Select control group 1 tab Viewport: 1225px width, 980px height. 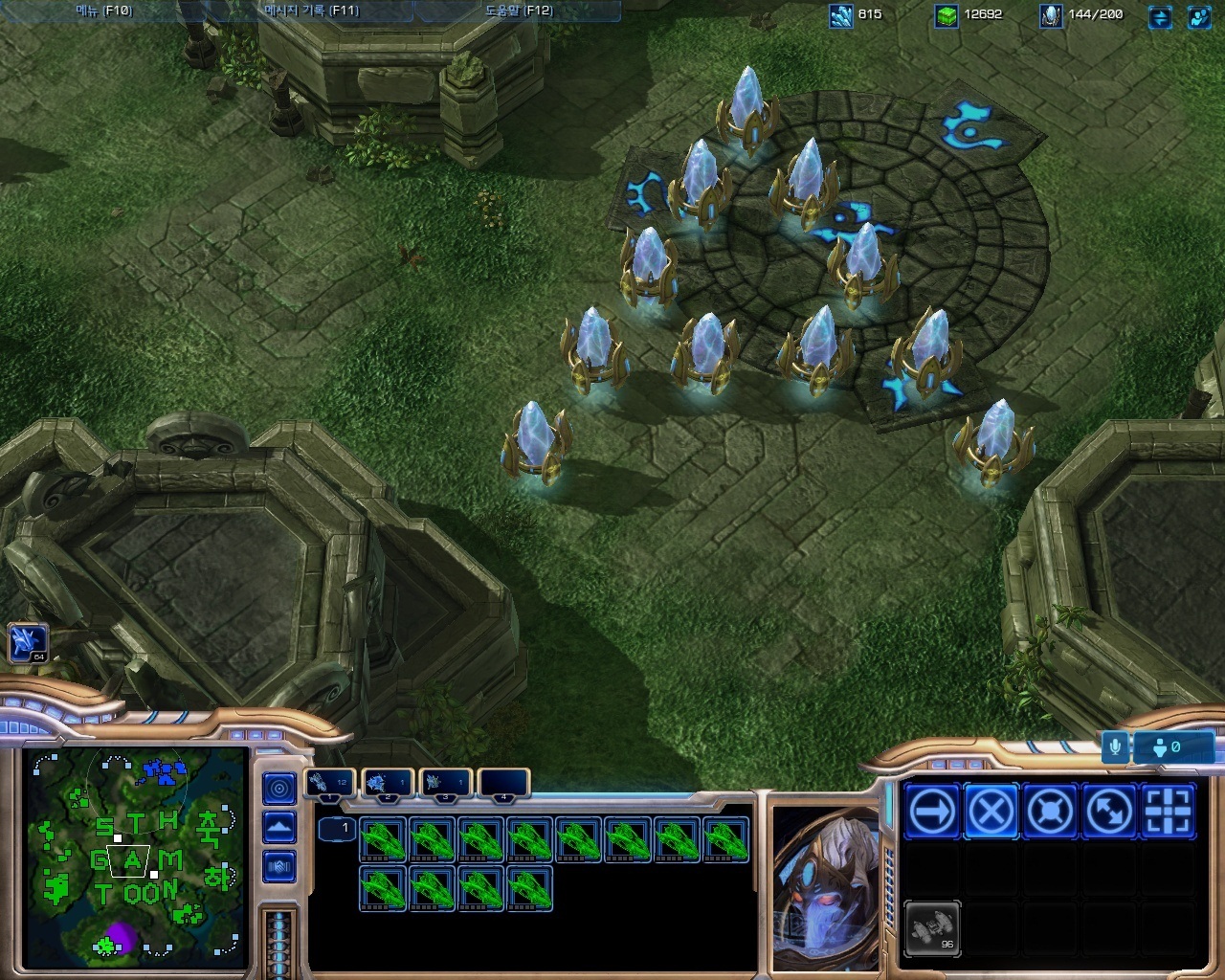coord(330,784)
